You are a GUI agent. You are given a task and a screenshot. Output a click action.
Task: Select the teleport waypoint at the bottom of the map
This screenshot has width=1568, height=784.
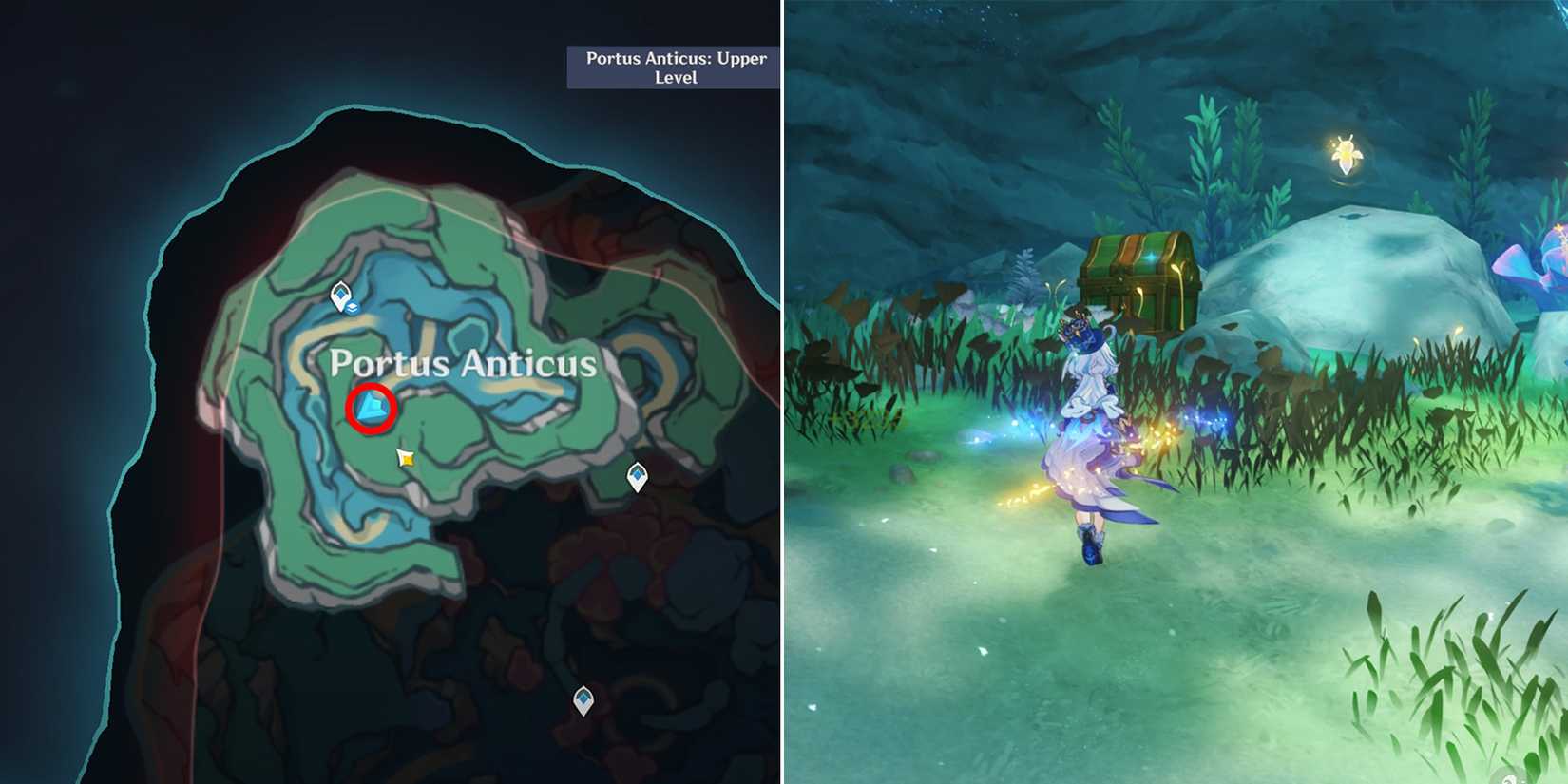click(x=581, y=703)
